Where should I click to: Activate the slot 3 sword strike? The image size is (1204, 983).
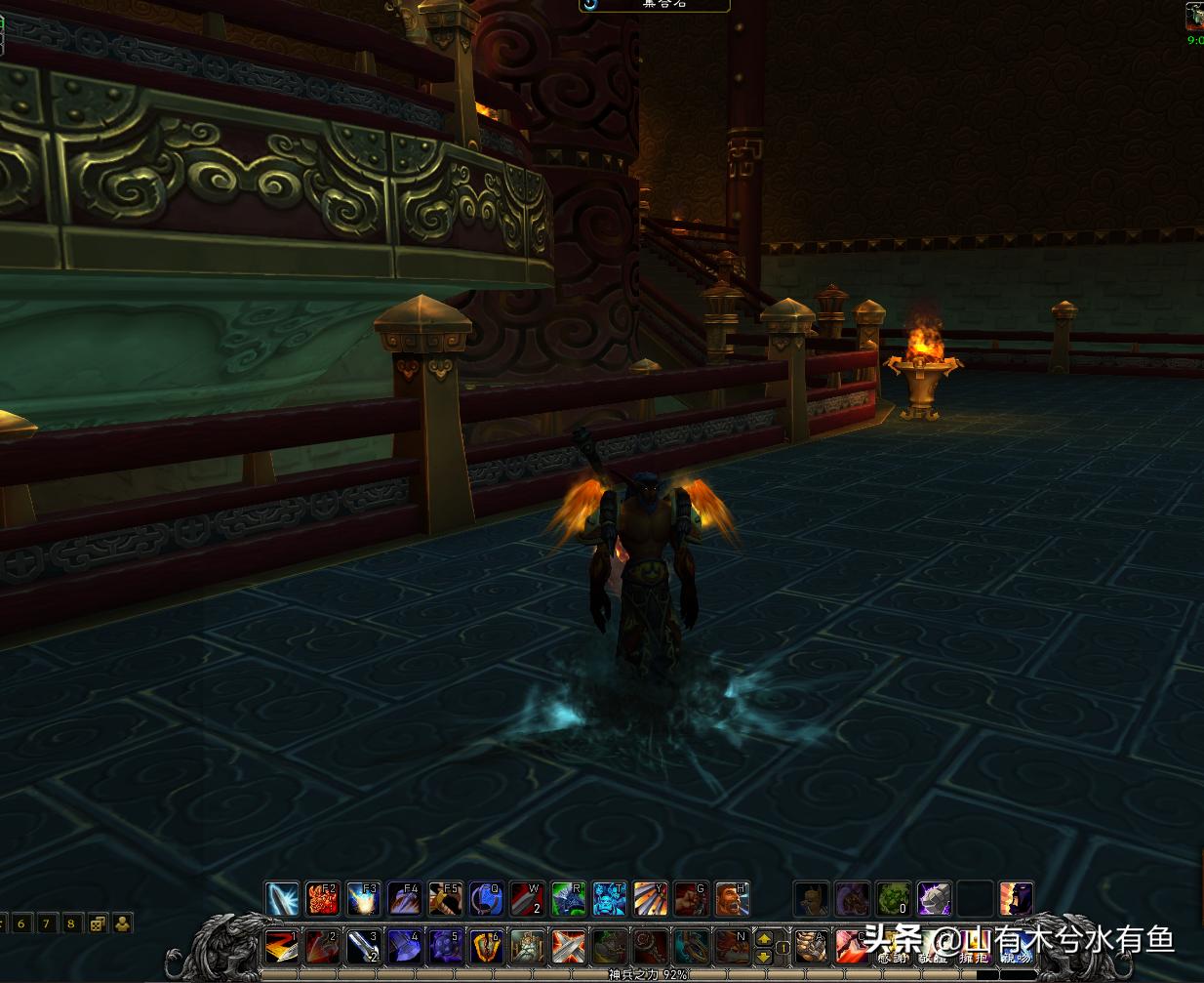pyautogui.click(x=364, y=946)
